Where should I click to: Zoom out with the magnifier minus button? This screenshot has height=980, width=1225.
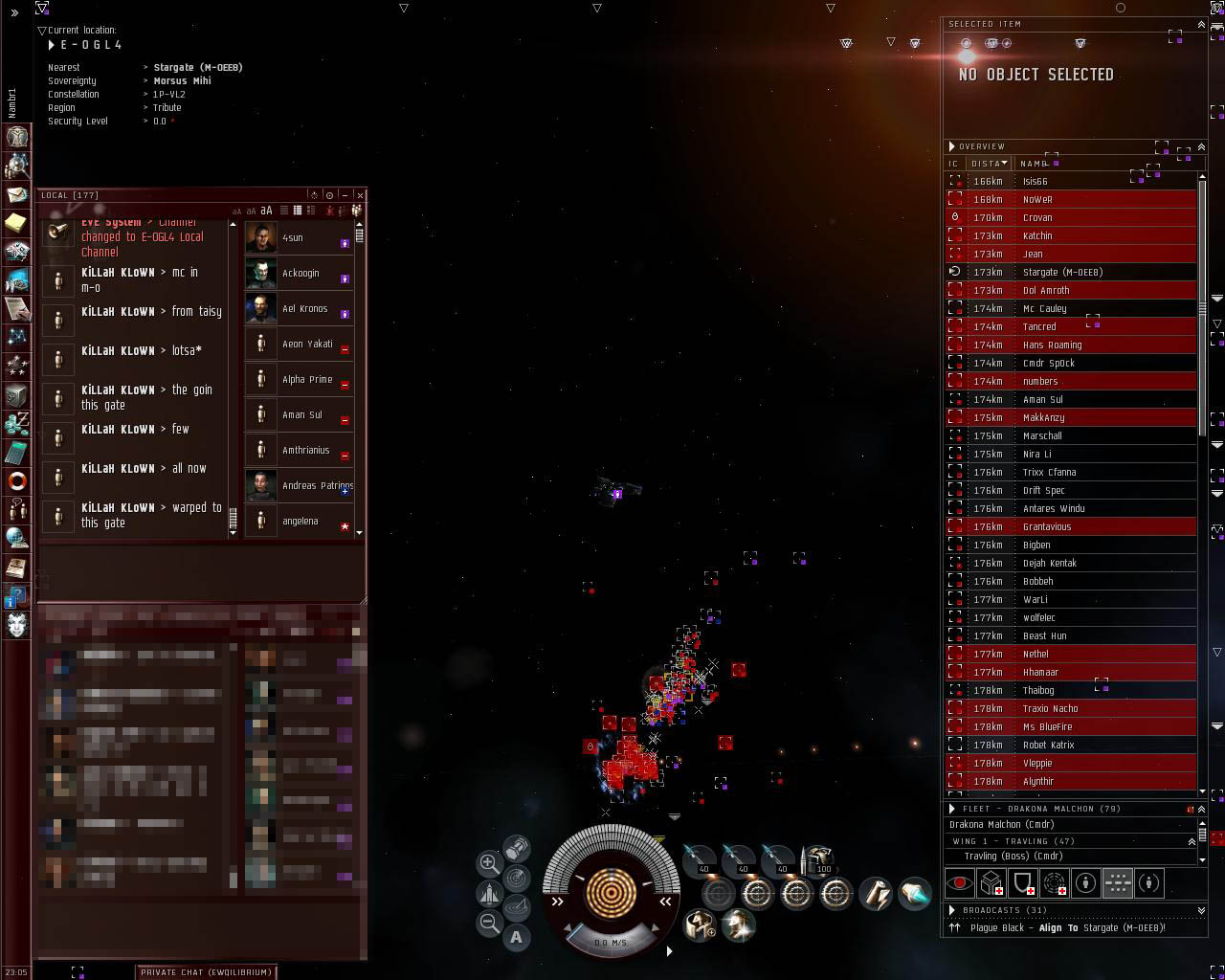[x=489, y=924]
